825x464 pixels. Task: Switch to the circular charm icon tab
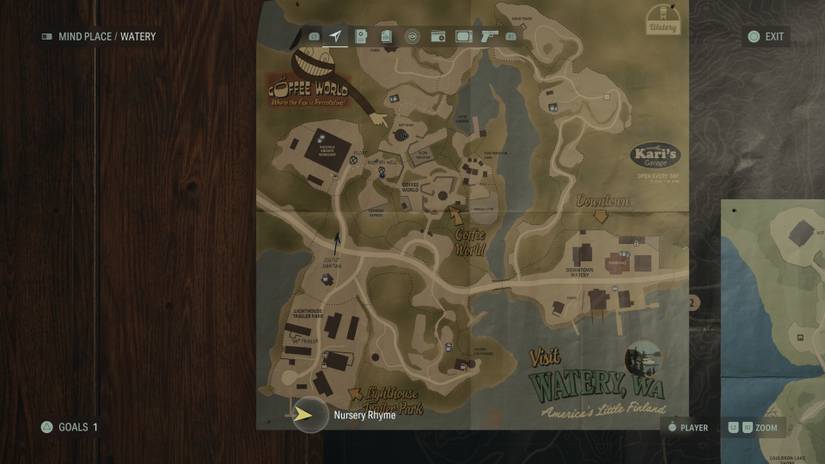tap(411, 37)
